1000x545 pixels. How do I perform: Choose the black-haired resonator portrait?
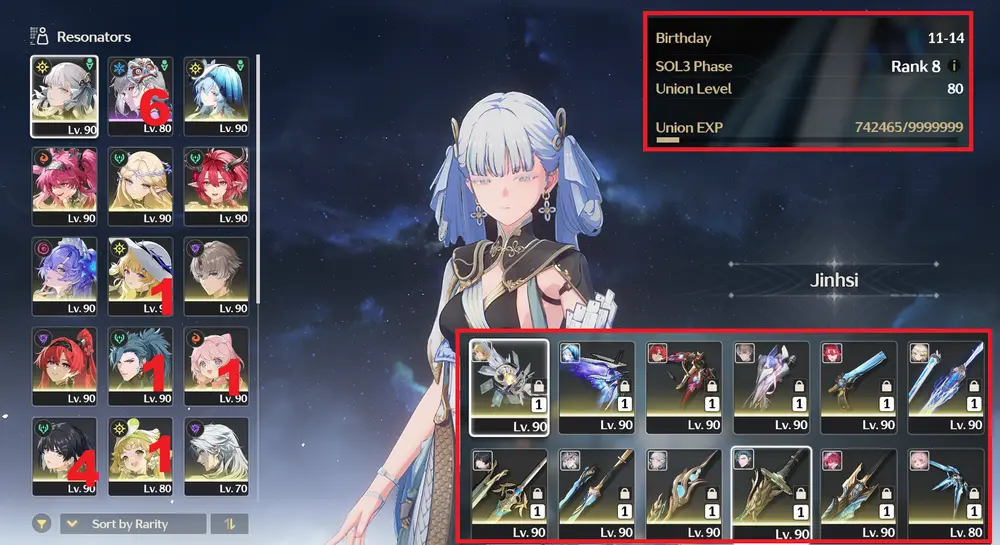tap(64, 457)
